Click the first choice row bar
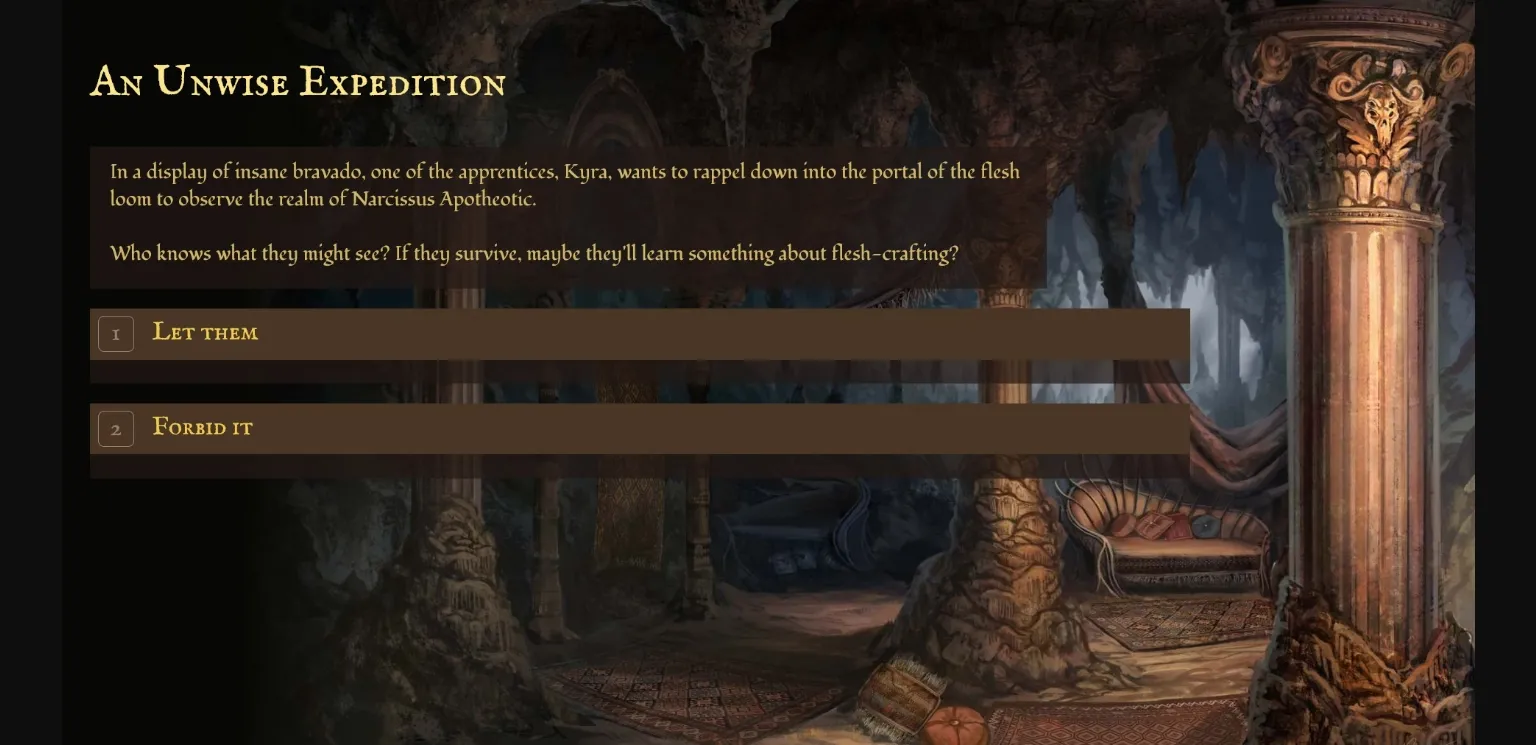This screenshot has width=1536, height=745. [x=640, y=333]
